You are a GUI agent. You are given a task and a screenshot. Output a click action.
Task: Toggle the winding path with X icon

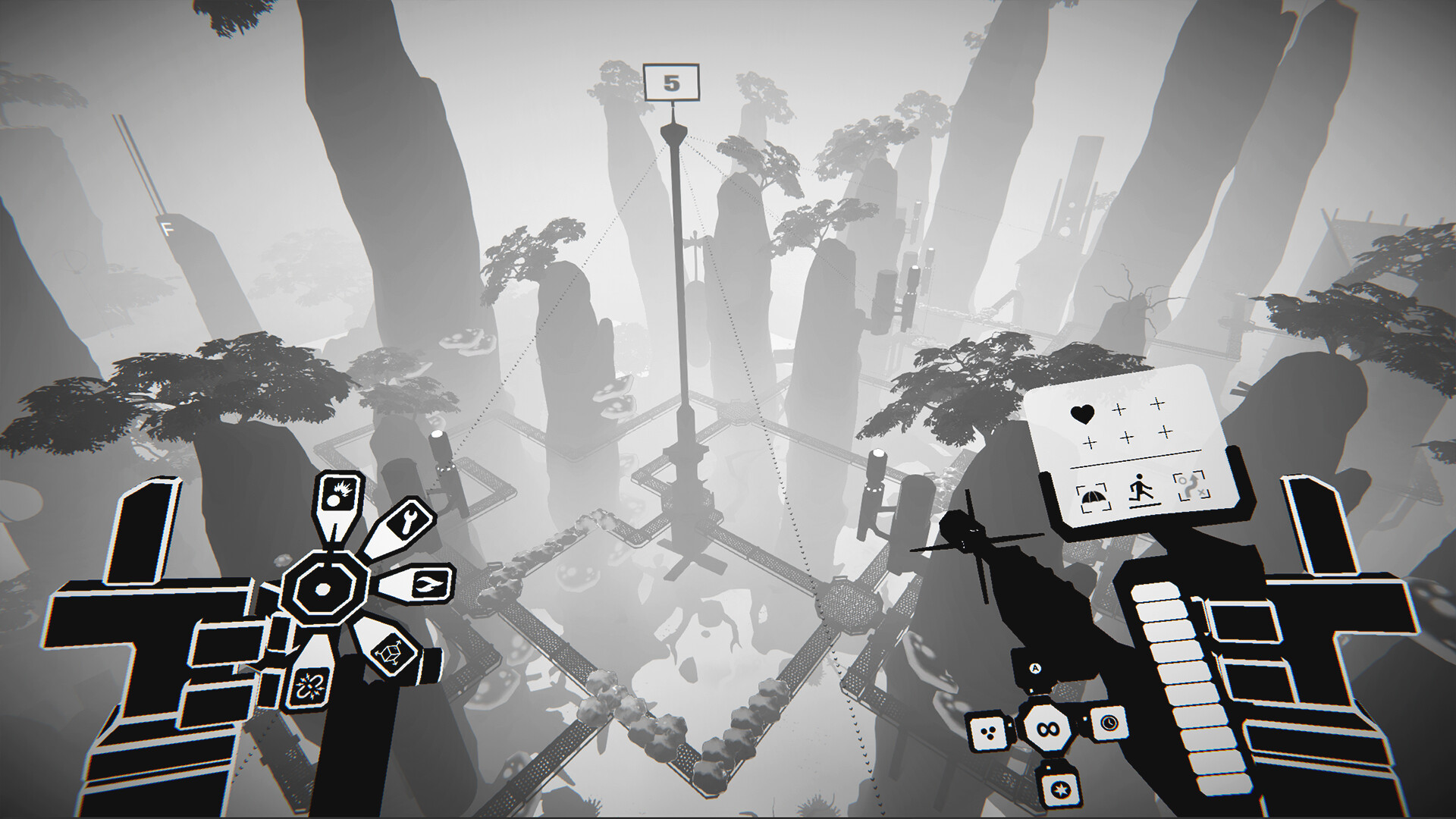click(x=1191, y=487)
